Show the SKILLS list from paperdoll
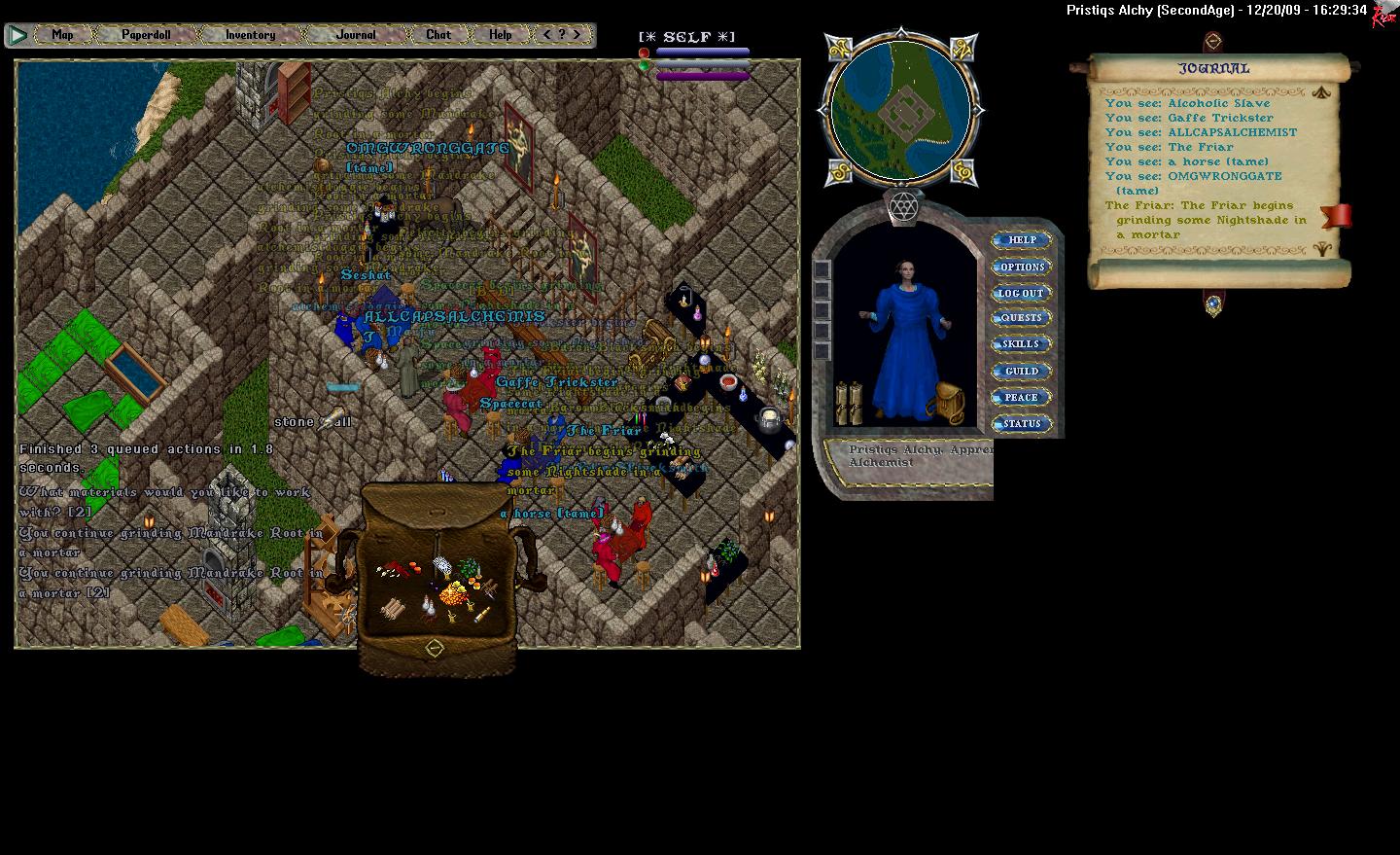 click(x=1021, y=344)
